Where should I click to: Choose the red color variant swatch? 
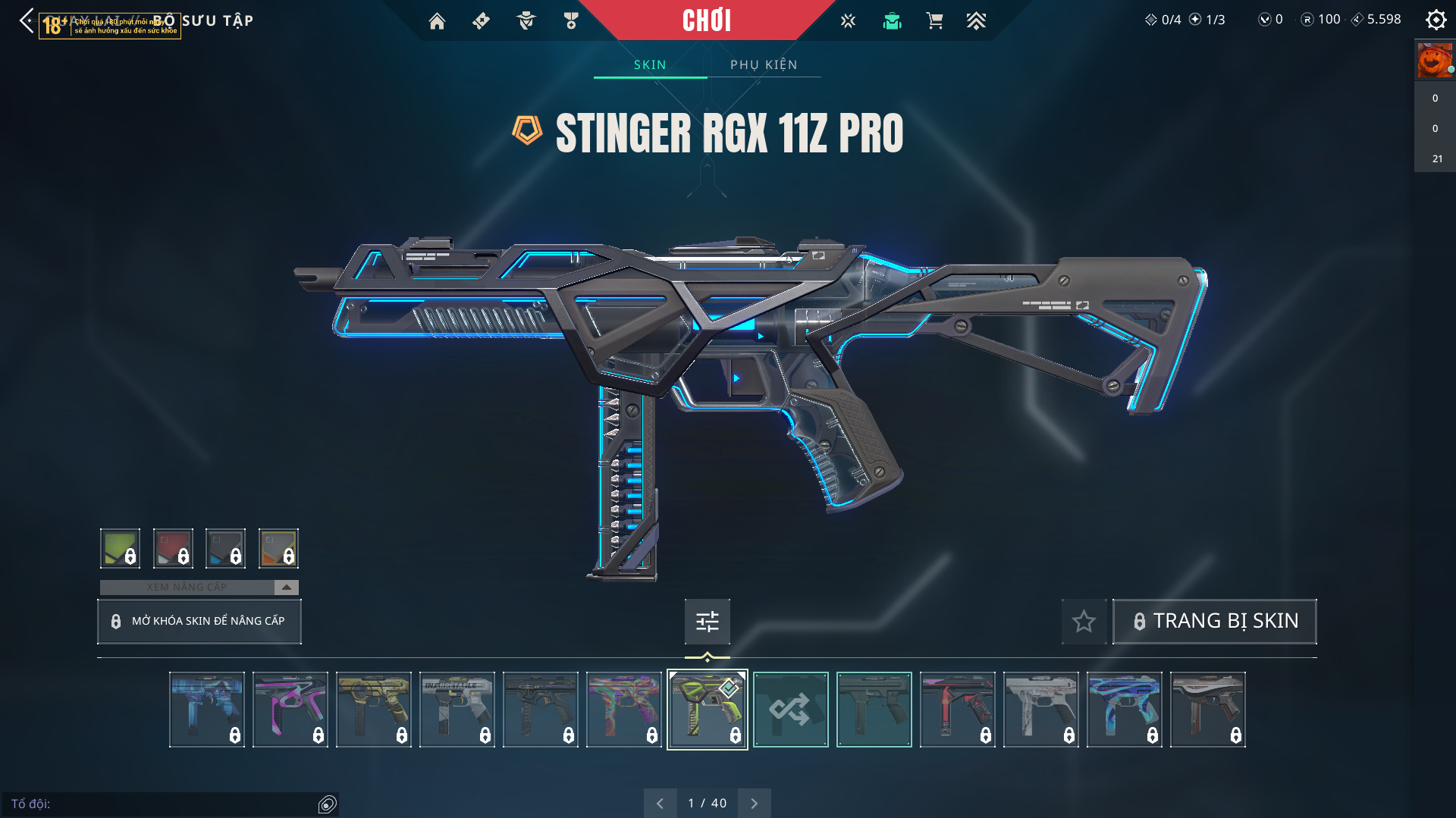click(173, 548)
